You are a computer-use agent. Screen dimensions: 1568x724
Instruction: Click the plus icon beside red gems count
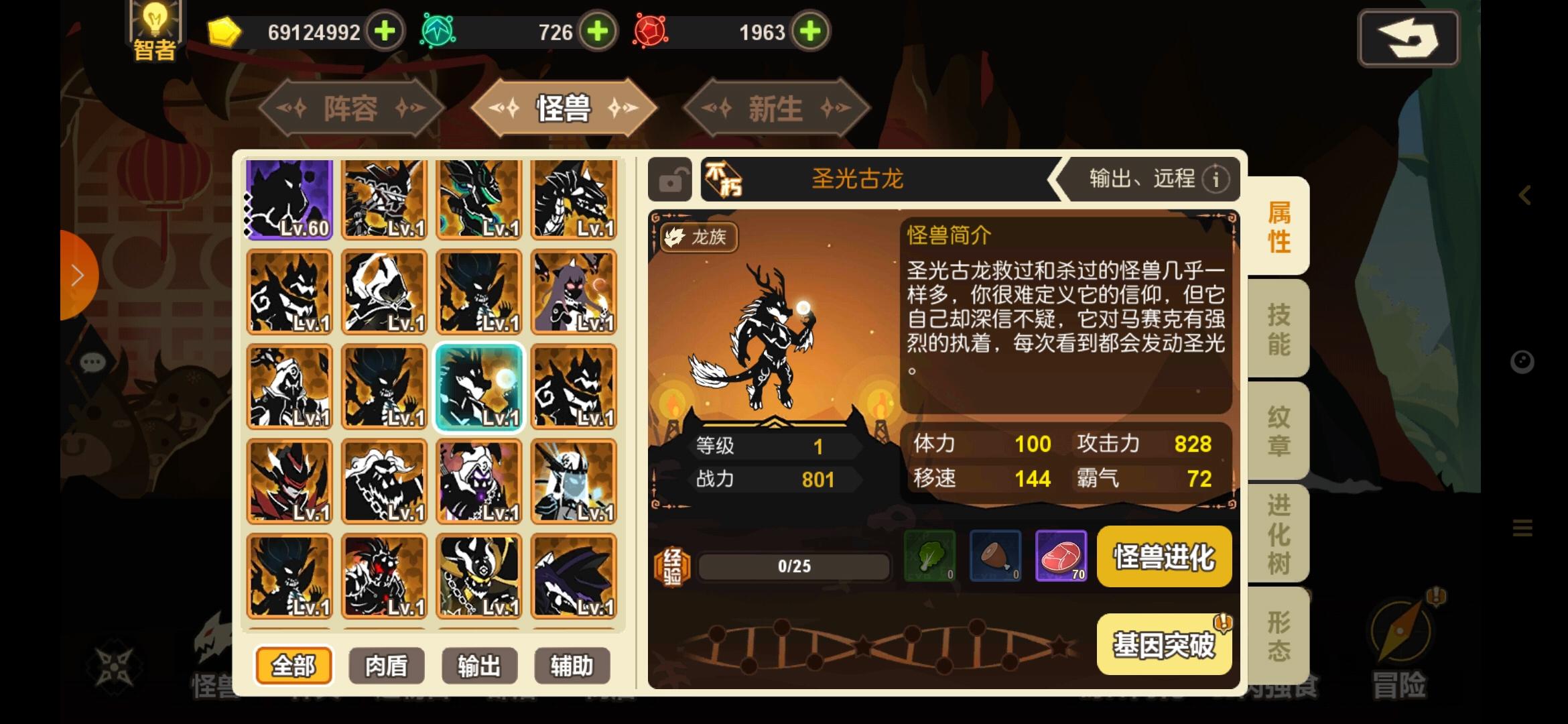click(x=811, y=32)
